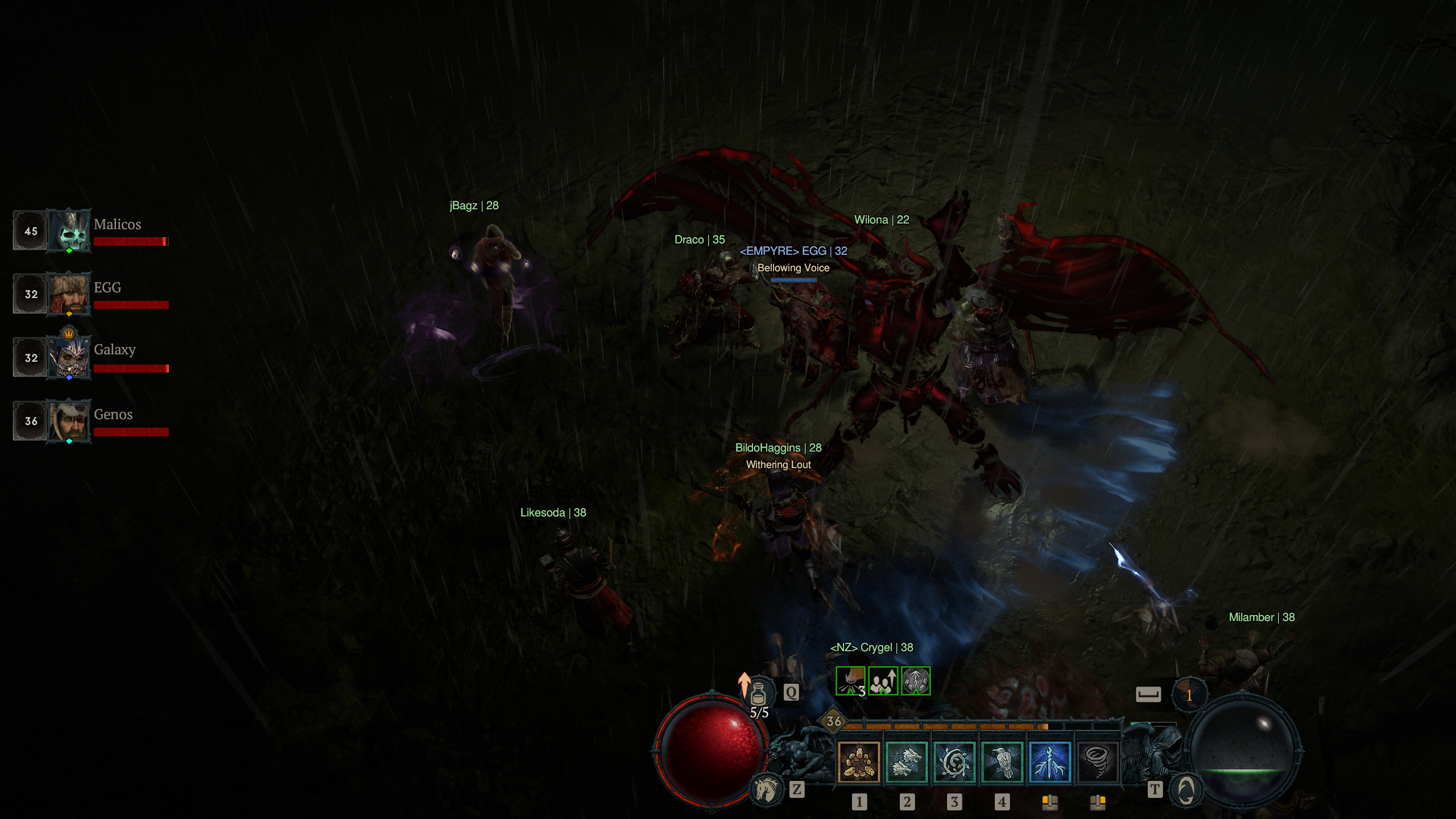Summon the mount with the horse icon
Screen dimensions: 1456x819
tap(766, 789)
